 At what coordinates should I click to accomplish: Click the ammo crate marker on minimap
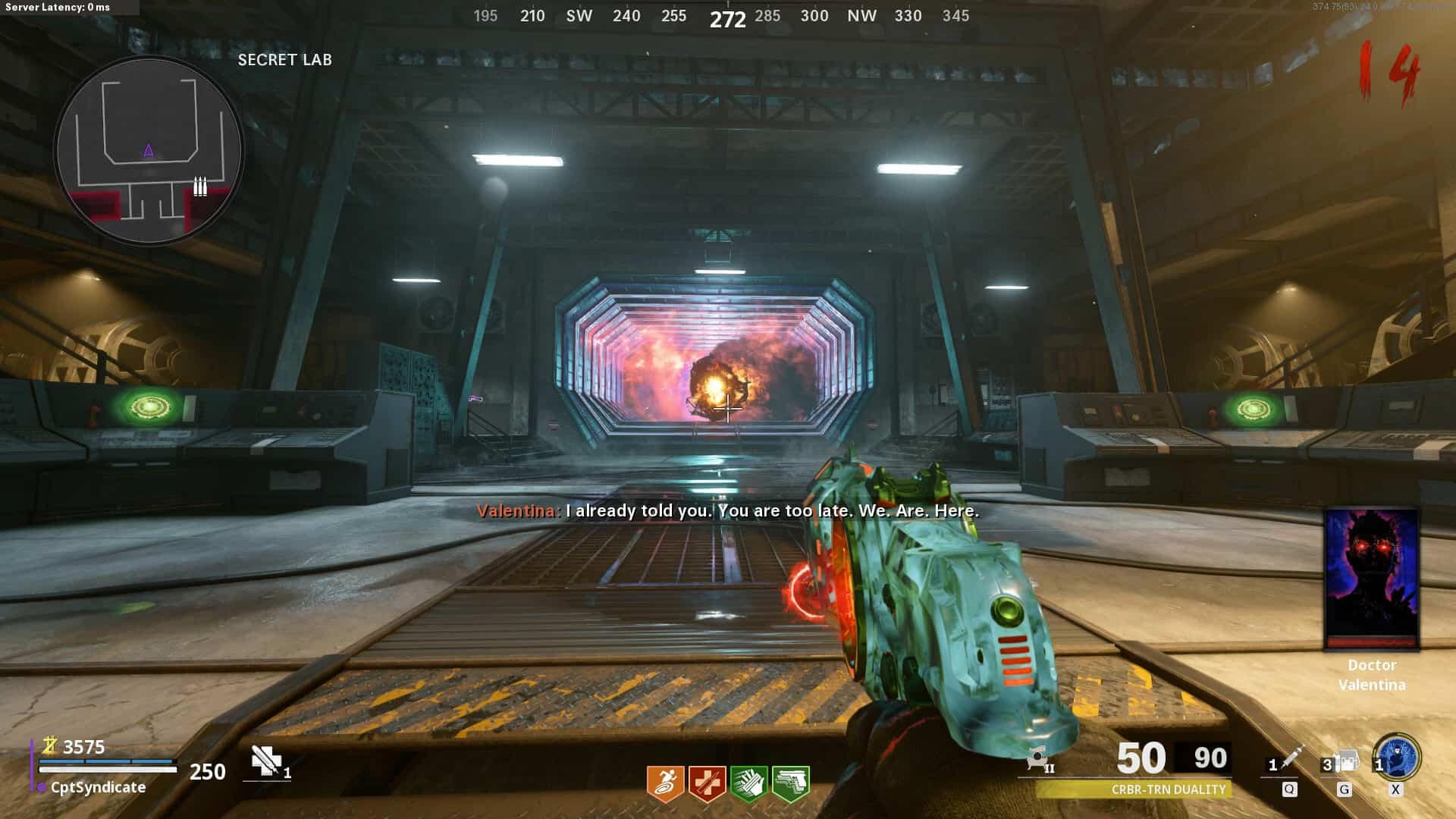pyautogui.click(x=199, y=186)
